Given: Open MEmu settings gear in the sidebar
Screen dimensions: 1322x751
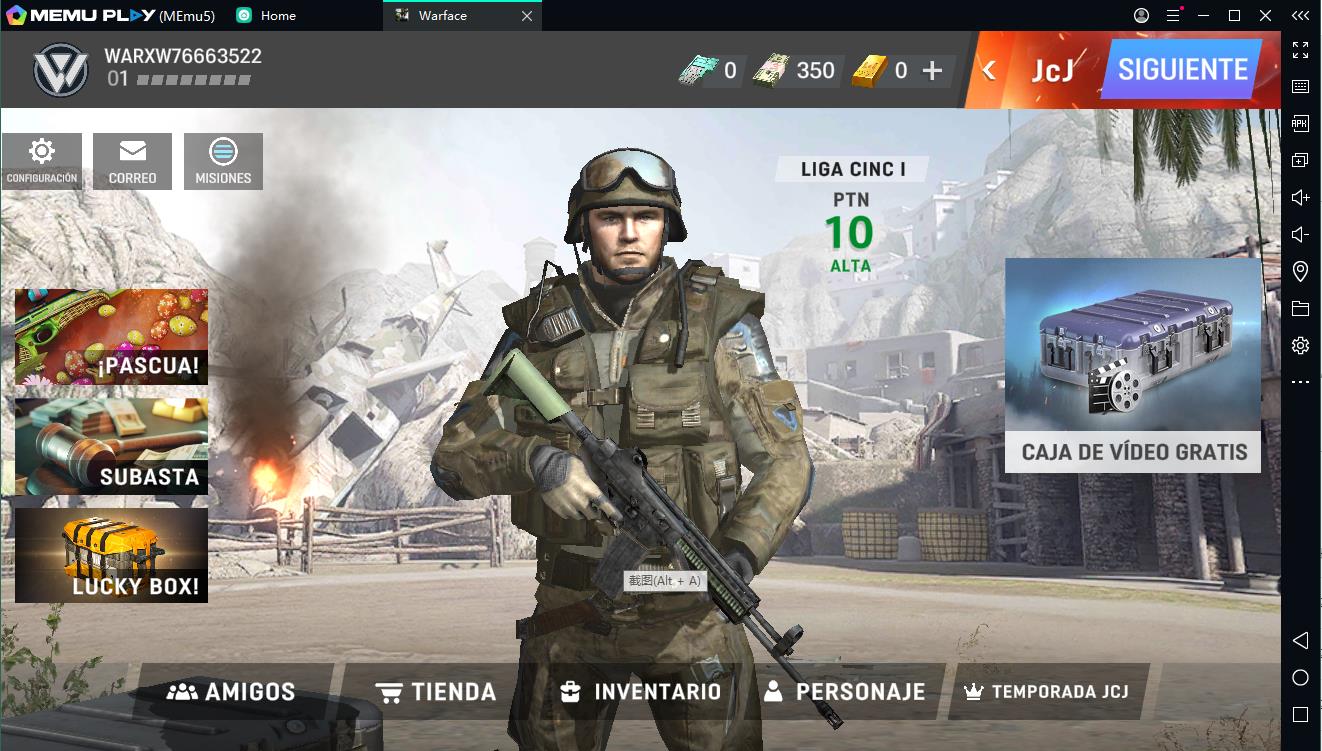Looking at the screenshot, I should click(1300, 344).
